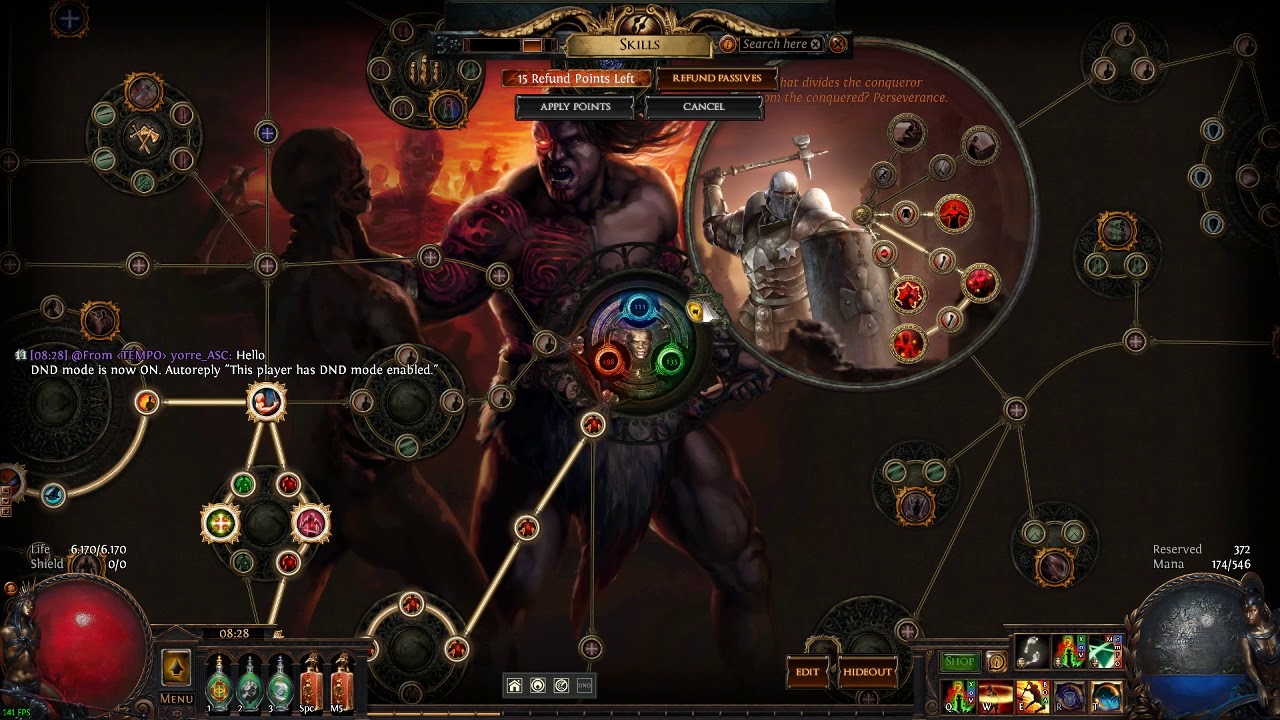The image size is (1280, 720).
Task: Activate the blue orb skill on T
Action: coord(1105,695)
